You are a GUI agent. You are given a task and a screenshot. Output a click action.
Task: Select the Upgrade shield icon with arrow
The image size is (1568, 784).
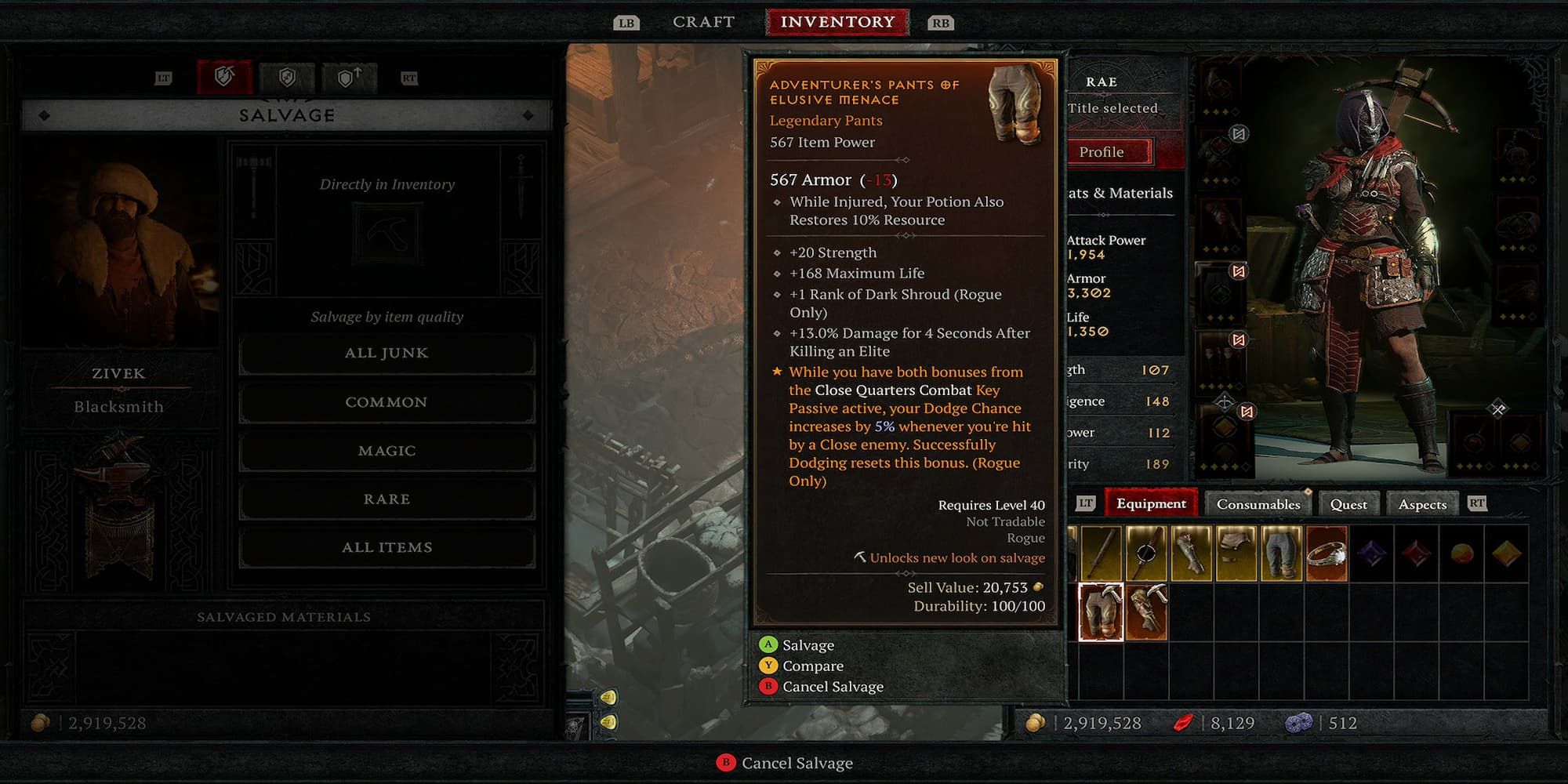349,76
